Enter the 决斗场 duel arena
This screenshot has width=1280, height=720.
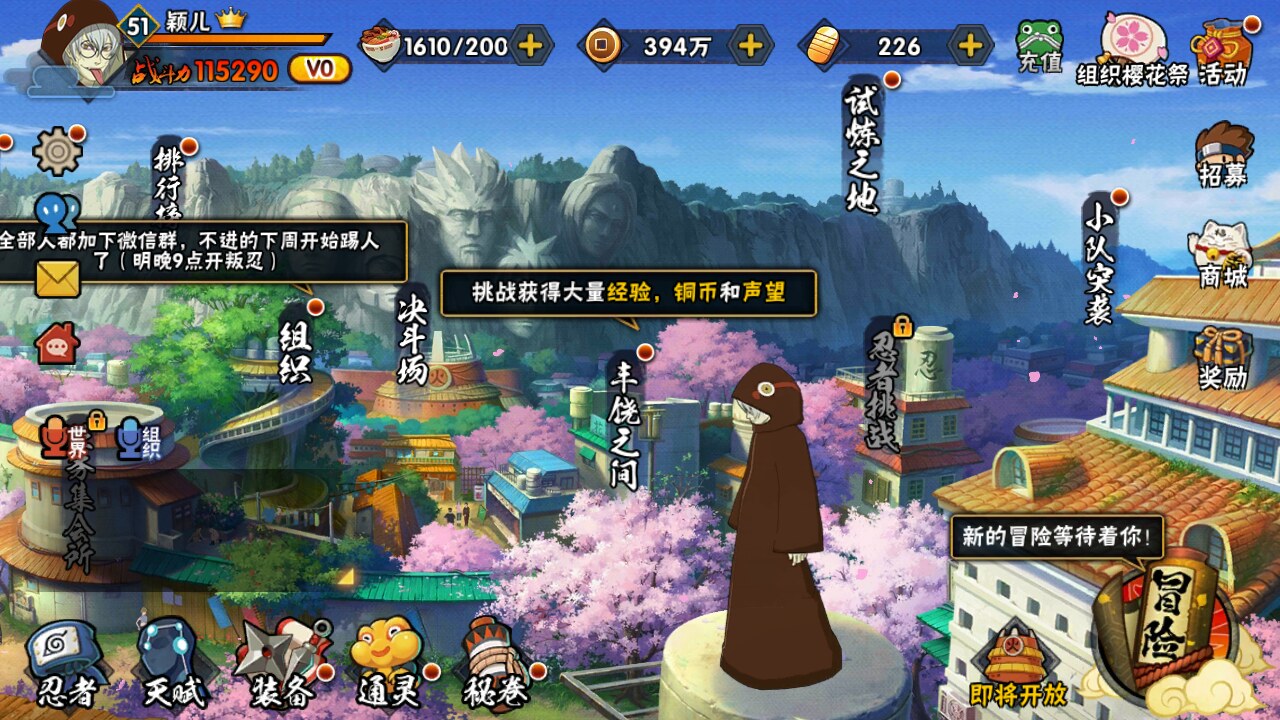413,338
